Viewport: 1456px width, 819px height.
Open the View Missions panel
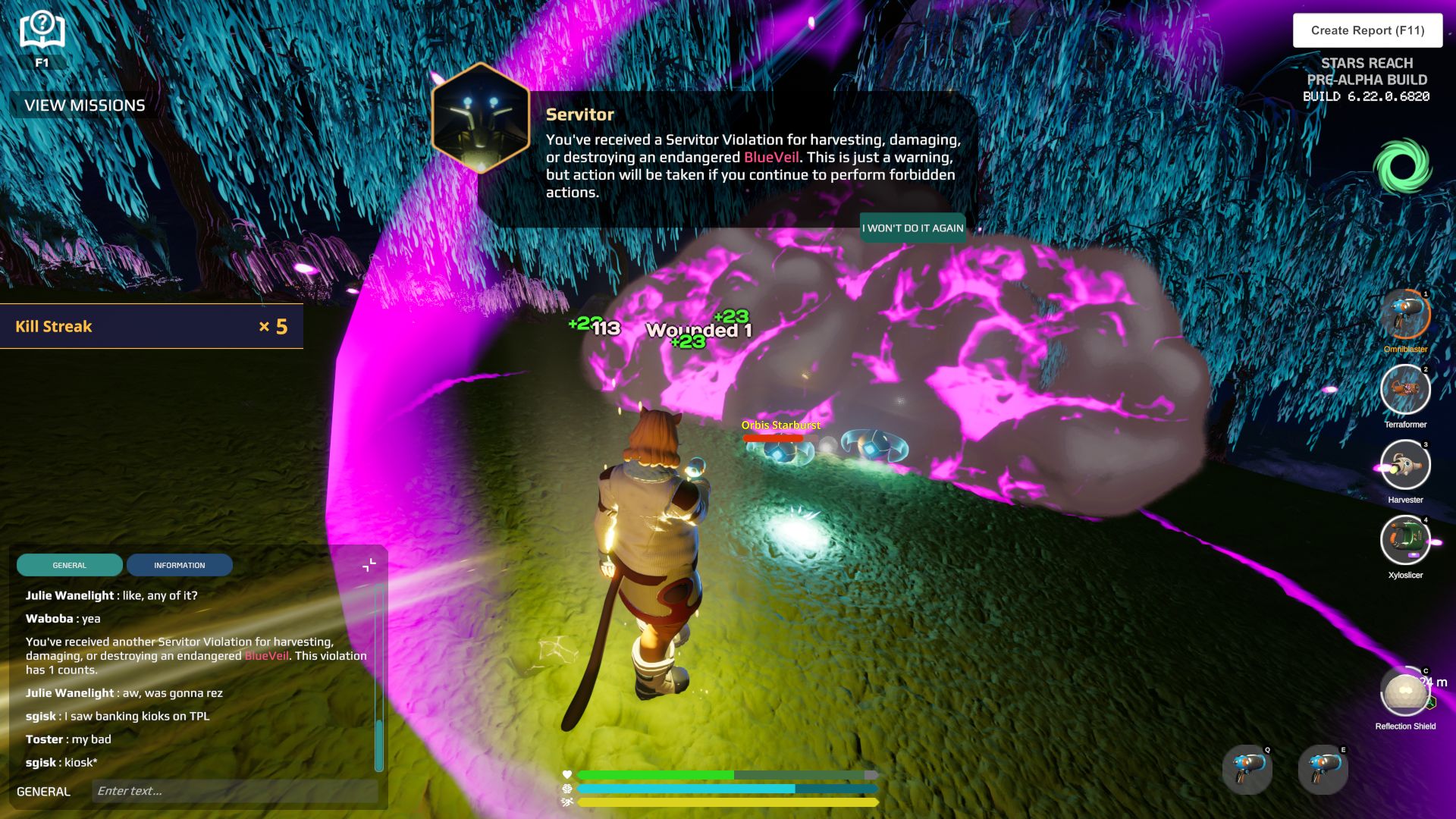84,105
